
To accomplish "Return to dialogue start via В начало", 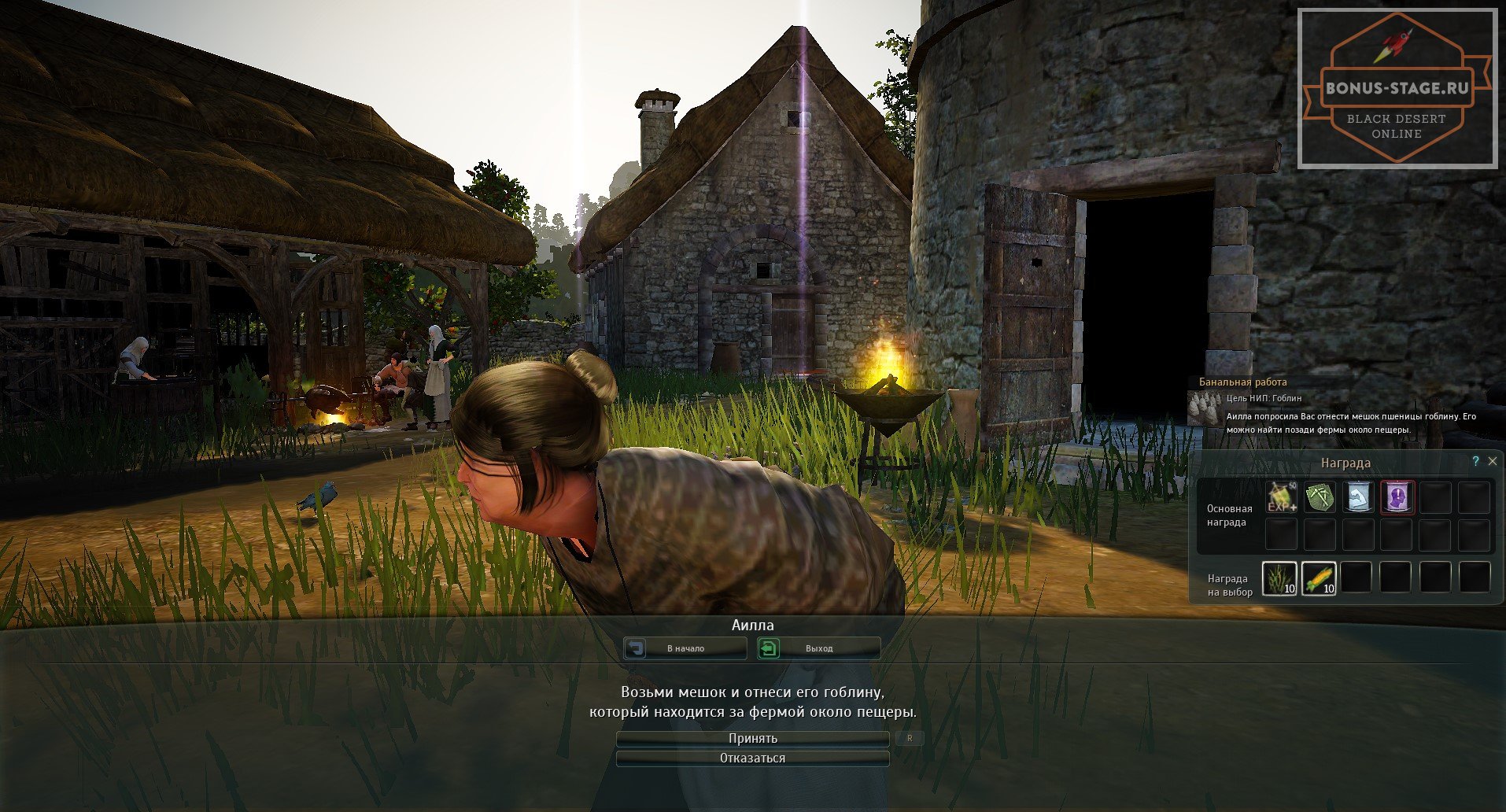I will tap(685, 648).
